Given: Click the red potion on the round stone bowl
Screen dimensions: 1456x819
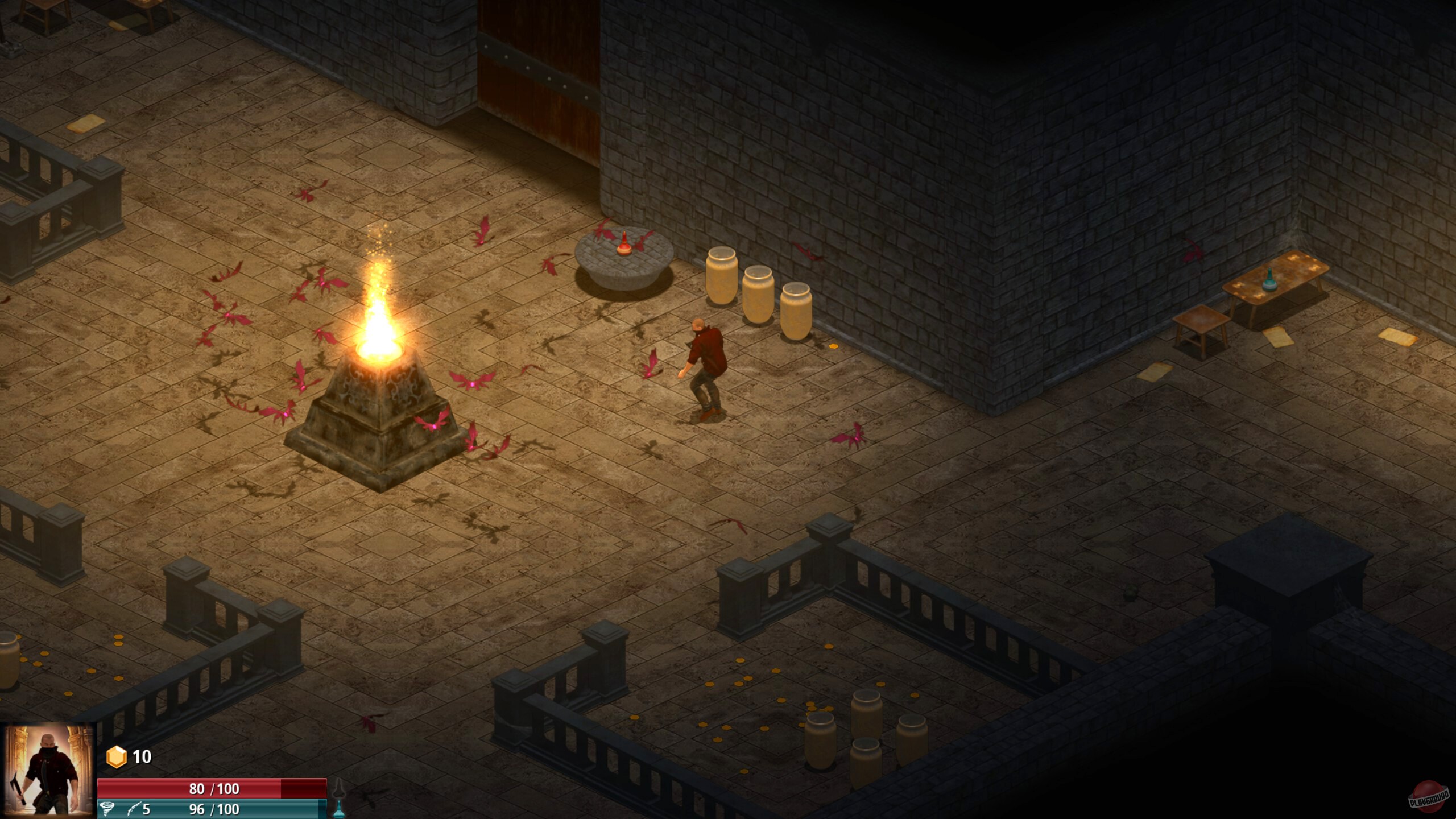Looking at the screenshot, I should pos(624,249).
